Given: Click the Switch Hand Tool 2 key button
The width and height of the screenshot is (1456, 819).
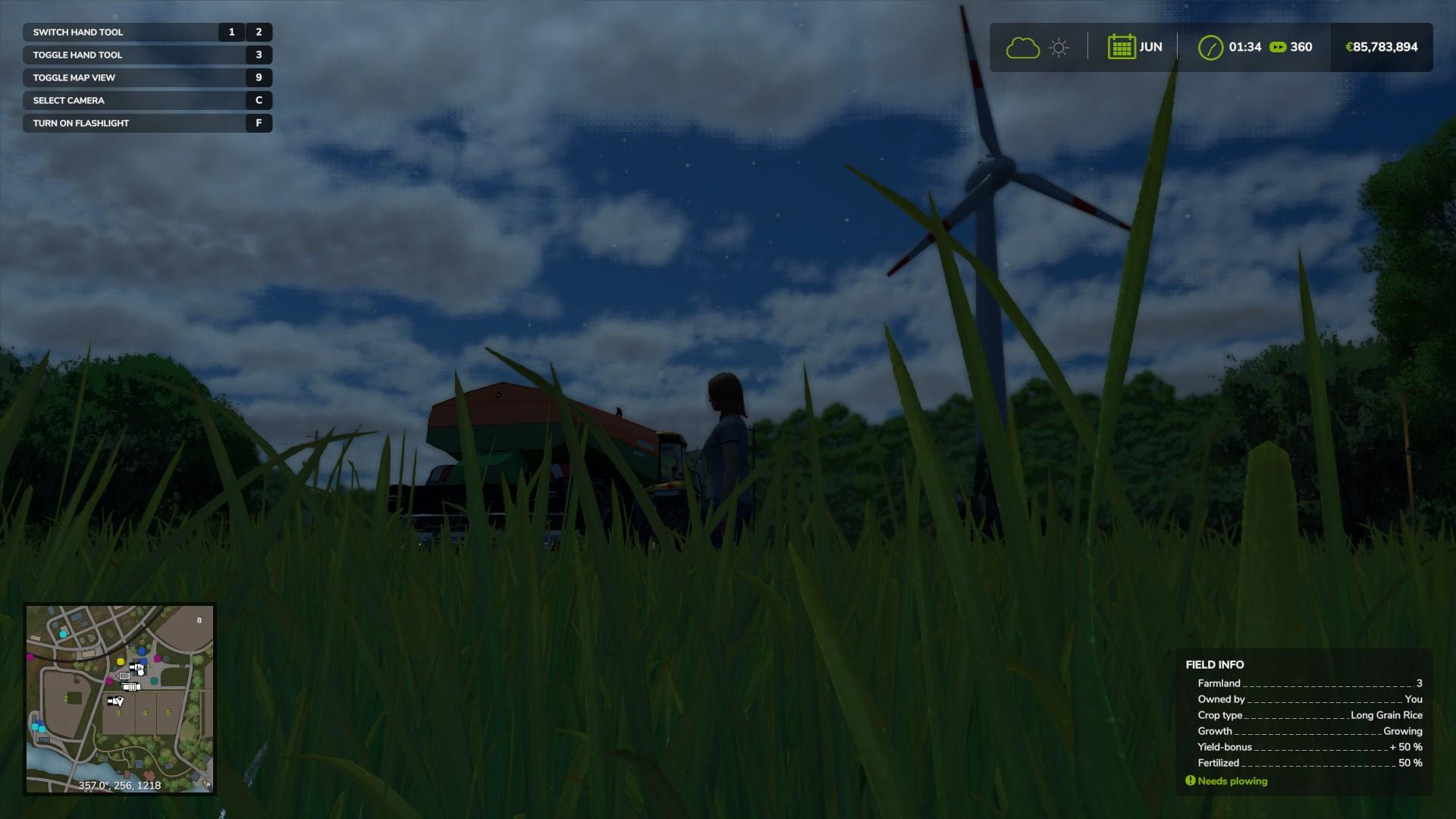Looking at the screenshot, I should pos(259,32).
